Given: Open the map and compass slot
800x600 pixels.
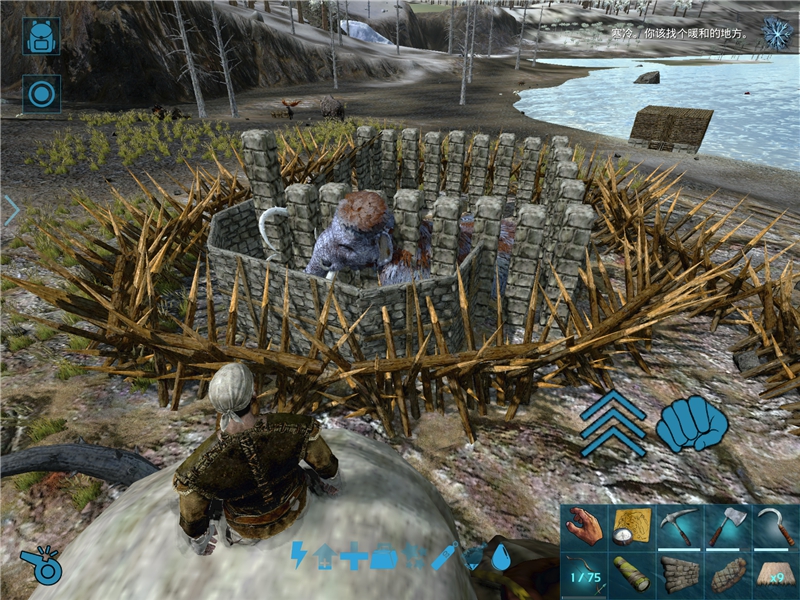Looking at the screenshot, I should [632, 527].
